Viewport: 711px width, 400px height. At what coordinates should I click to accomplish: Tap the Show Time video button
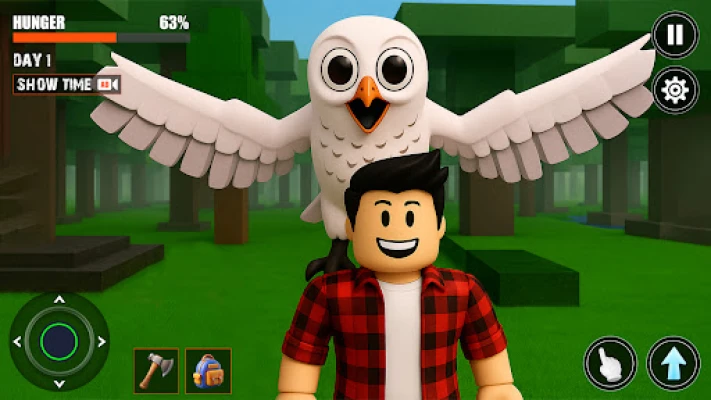pos(68,85)
